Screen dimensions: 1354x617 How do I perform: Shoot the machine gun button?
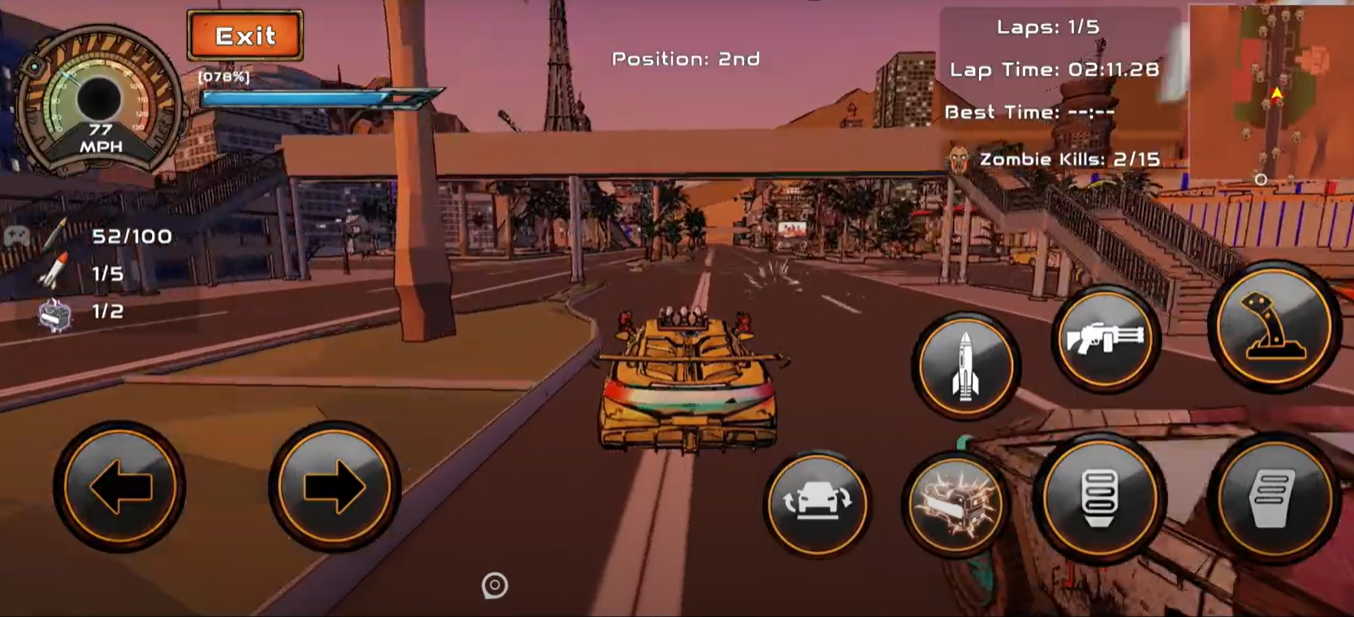click(x=1105, y=339)
